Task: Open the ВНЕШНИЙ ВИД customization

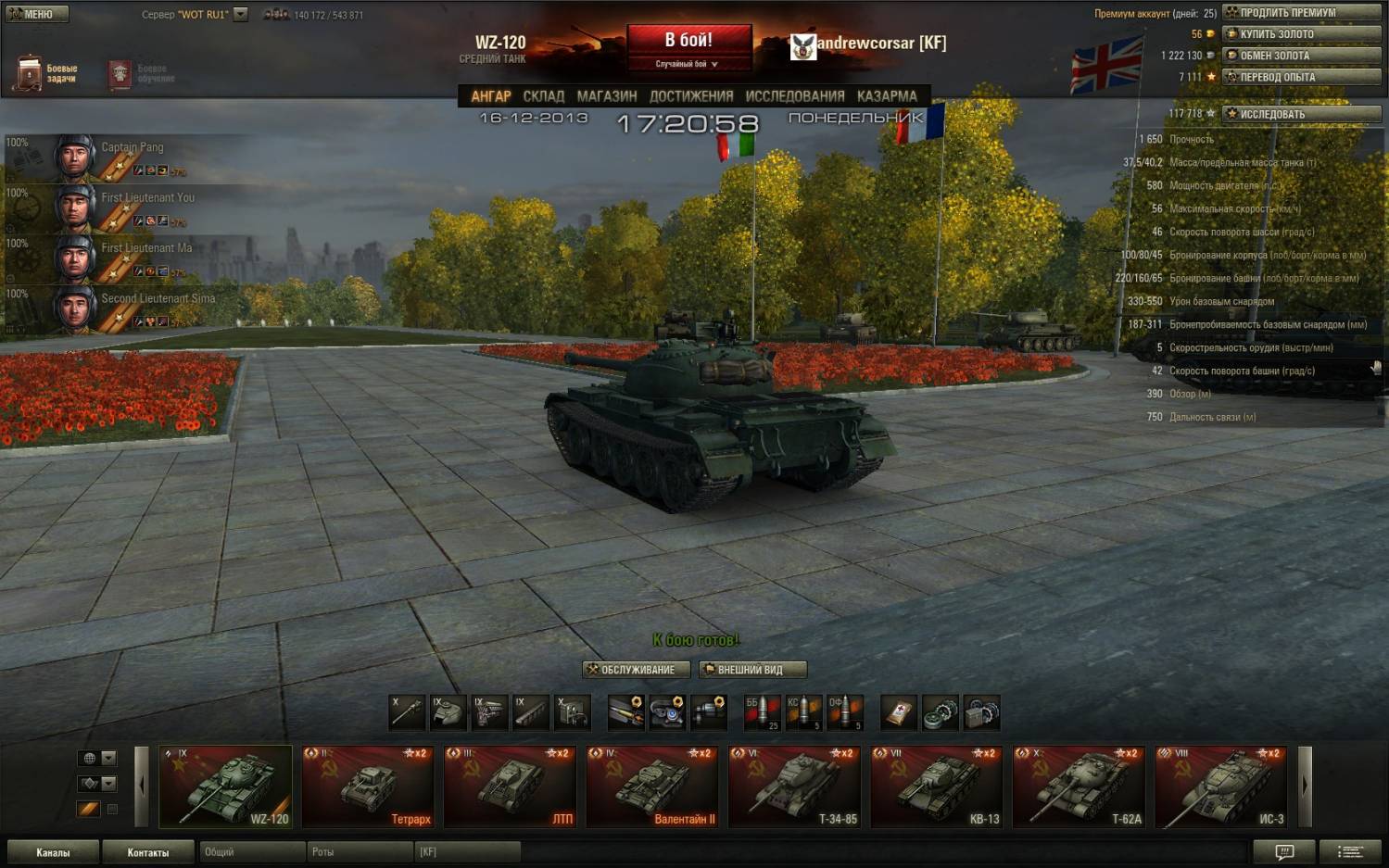Action: [752, 670]
